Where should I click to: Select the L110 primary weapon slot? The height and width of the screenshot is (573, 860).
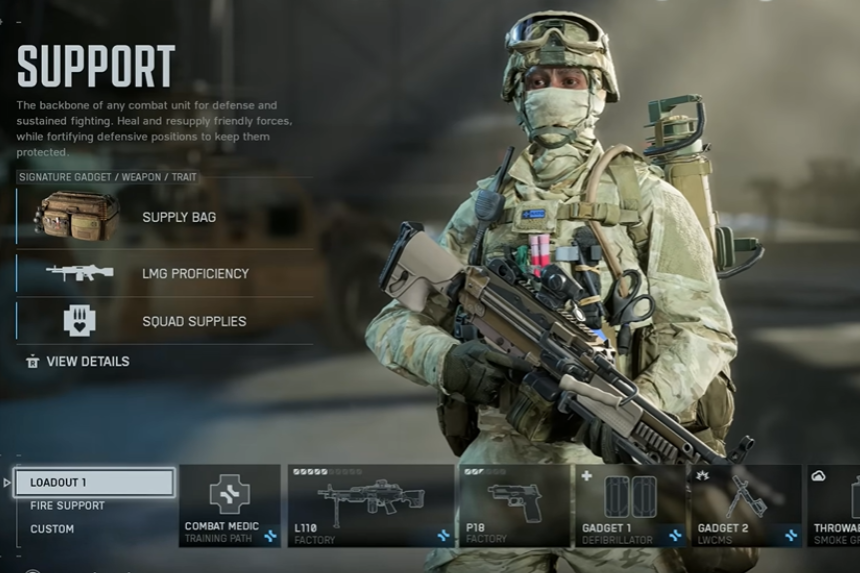click(x=370, y=505)
